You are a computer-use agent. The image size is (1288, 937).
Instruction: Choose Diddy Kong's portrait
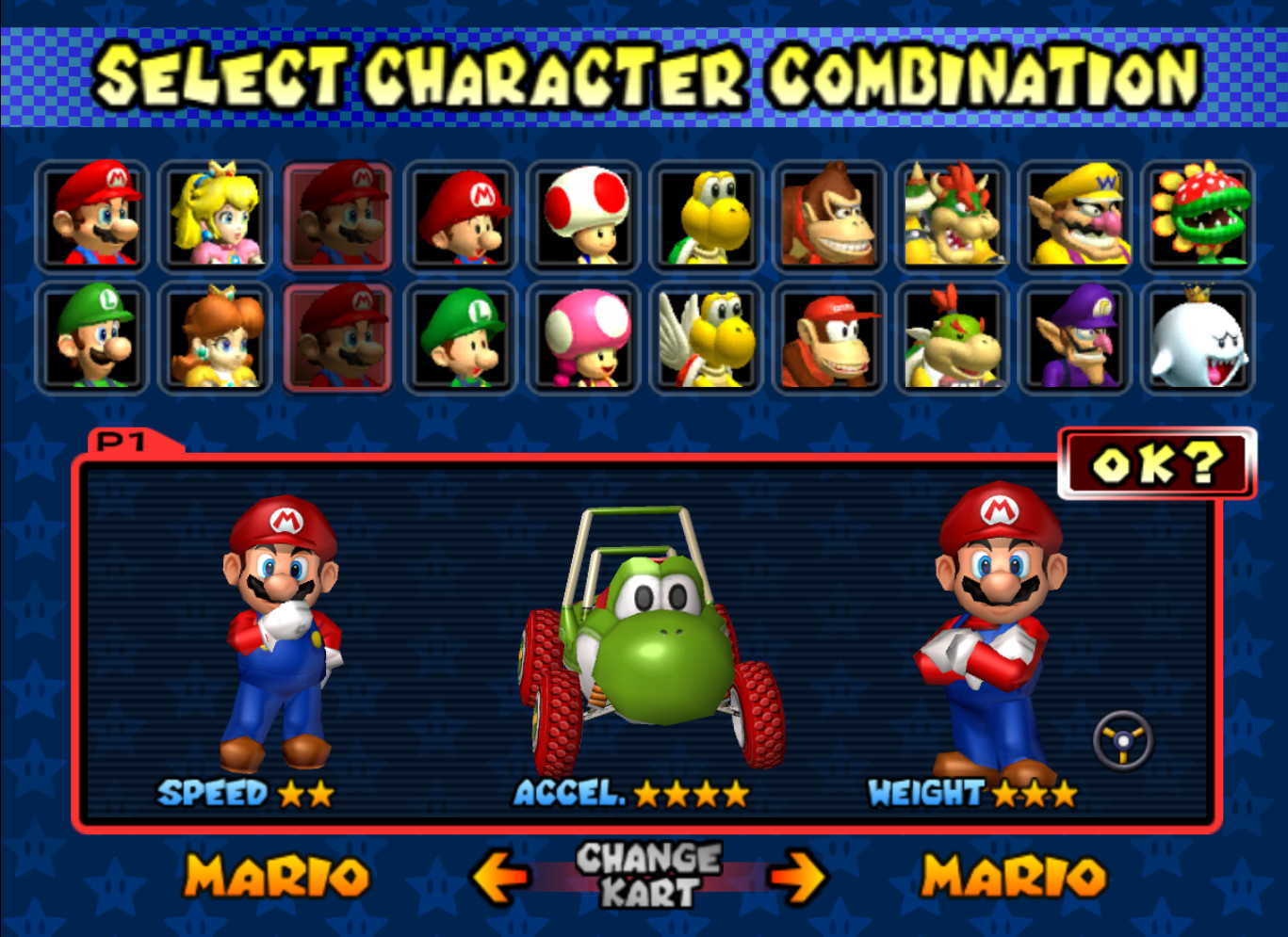pyautogui.click(x=827, y=341)
